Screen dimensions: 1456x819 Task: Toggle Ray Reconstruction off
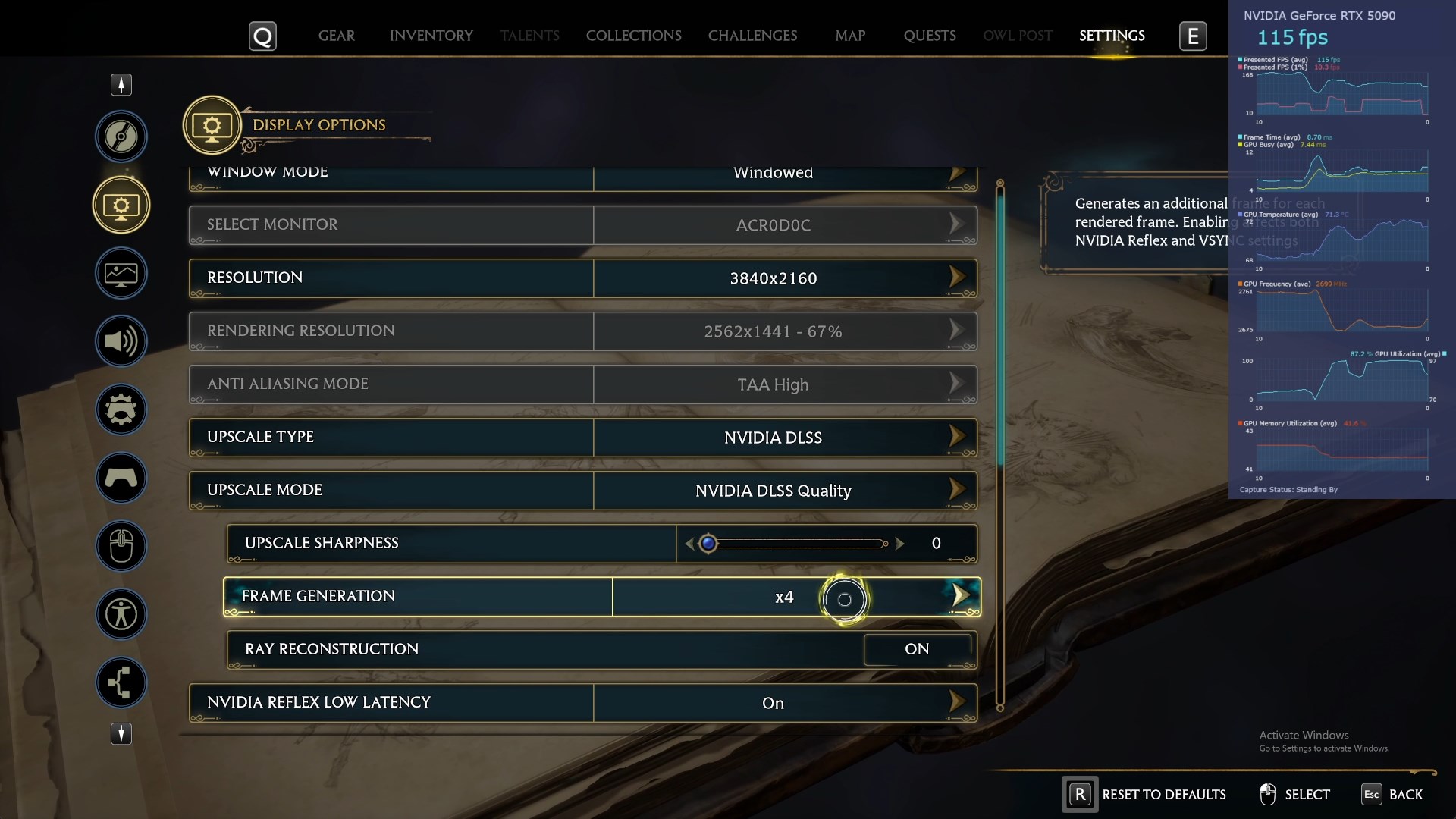916,649
